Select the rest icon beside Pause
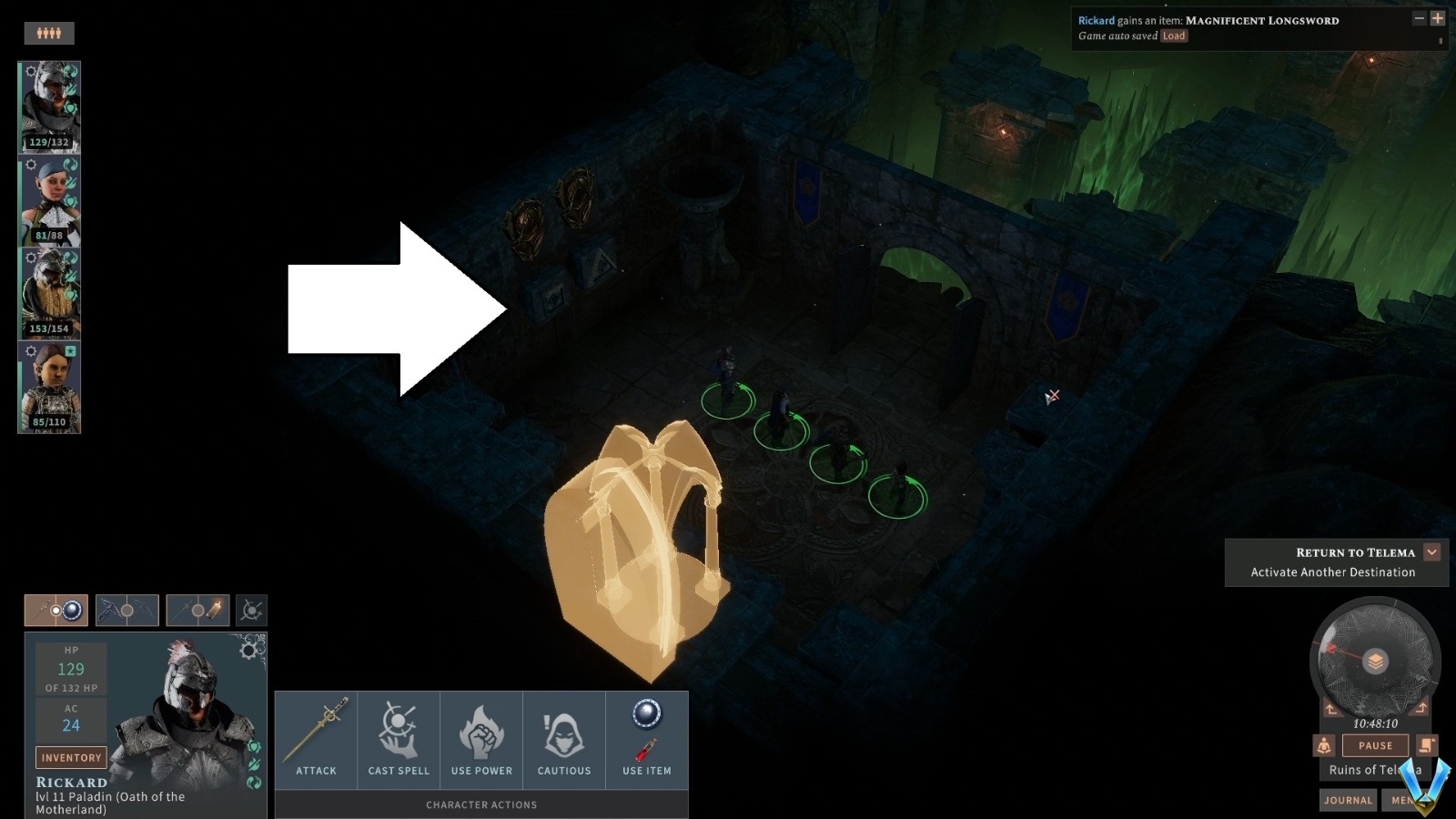 1323,745
